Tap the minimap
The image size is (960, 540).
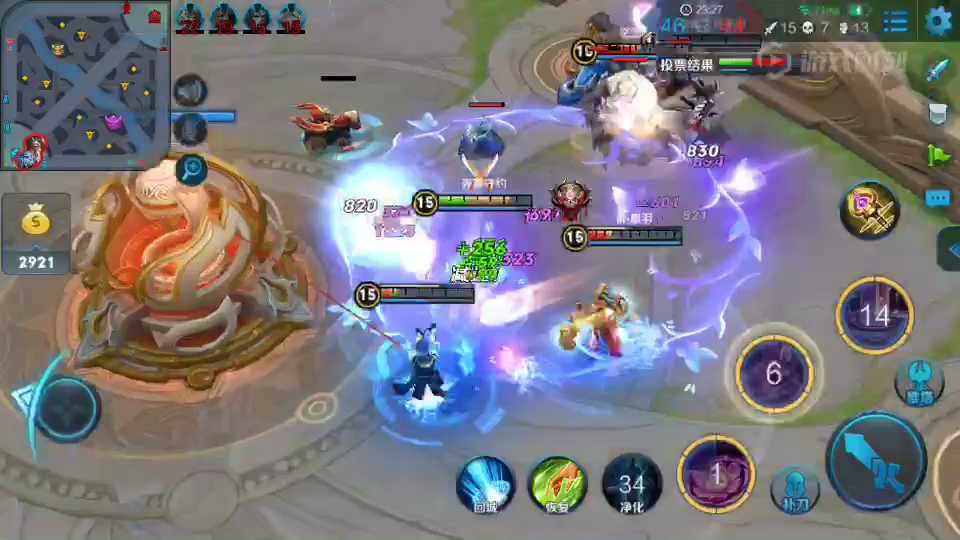click(x=80, y=85)
